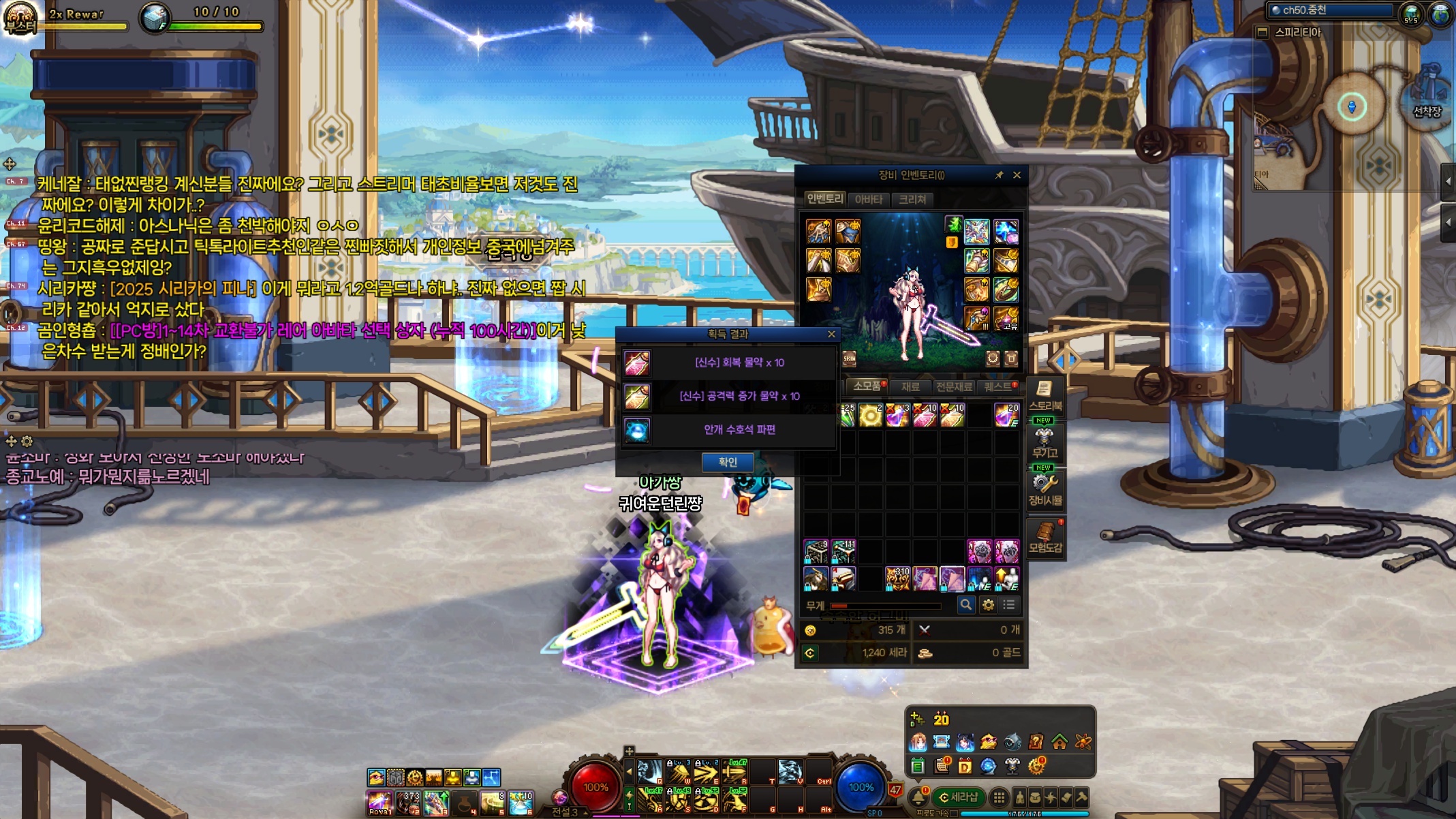The width and height of the screenshot is (1456, 819).
Task: Open the nine-dot grid menu
Action: tap(999, 797)
